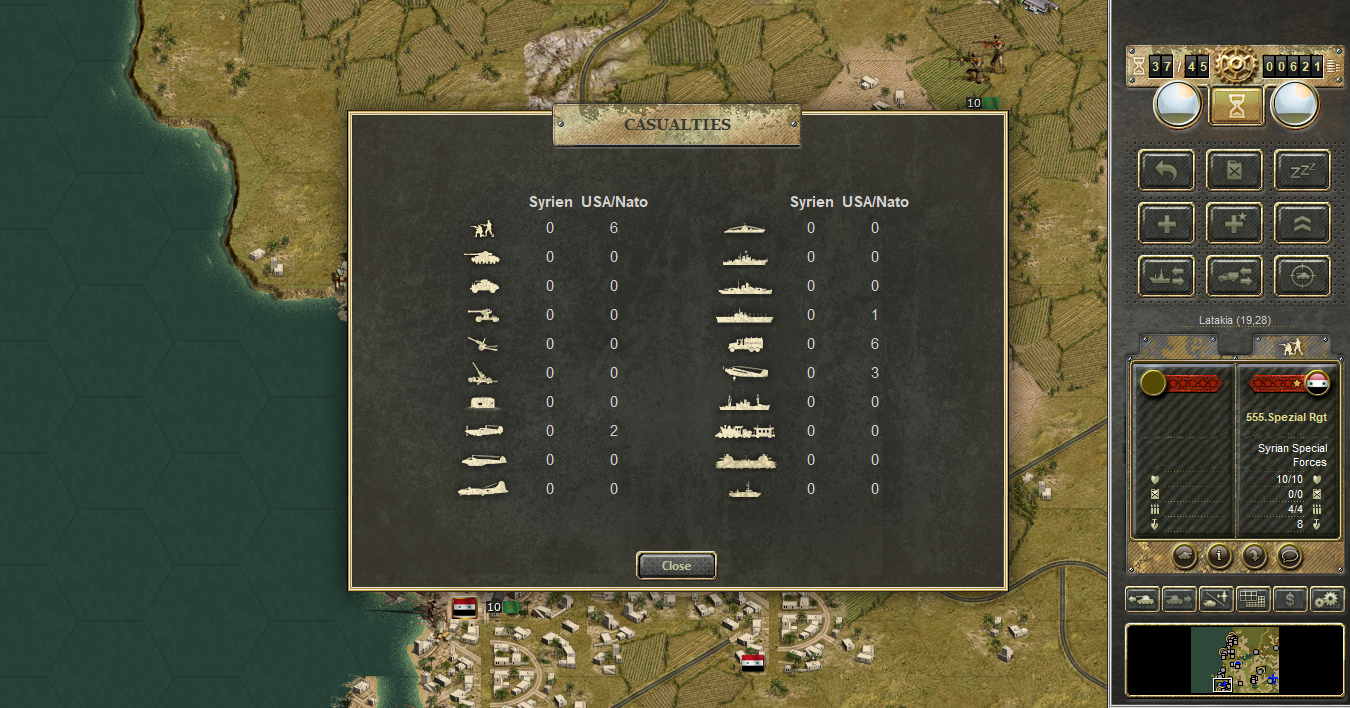Click the plain plus replacements button
Image resolution: width=1350 pixels, height=708 pixels.
[1166, 223]
